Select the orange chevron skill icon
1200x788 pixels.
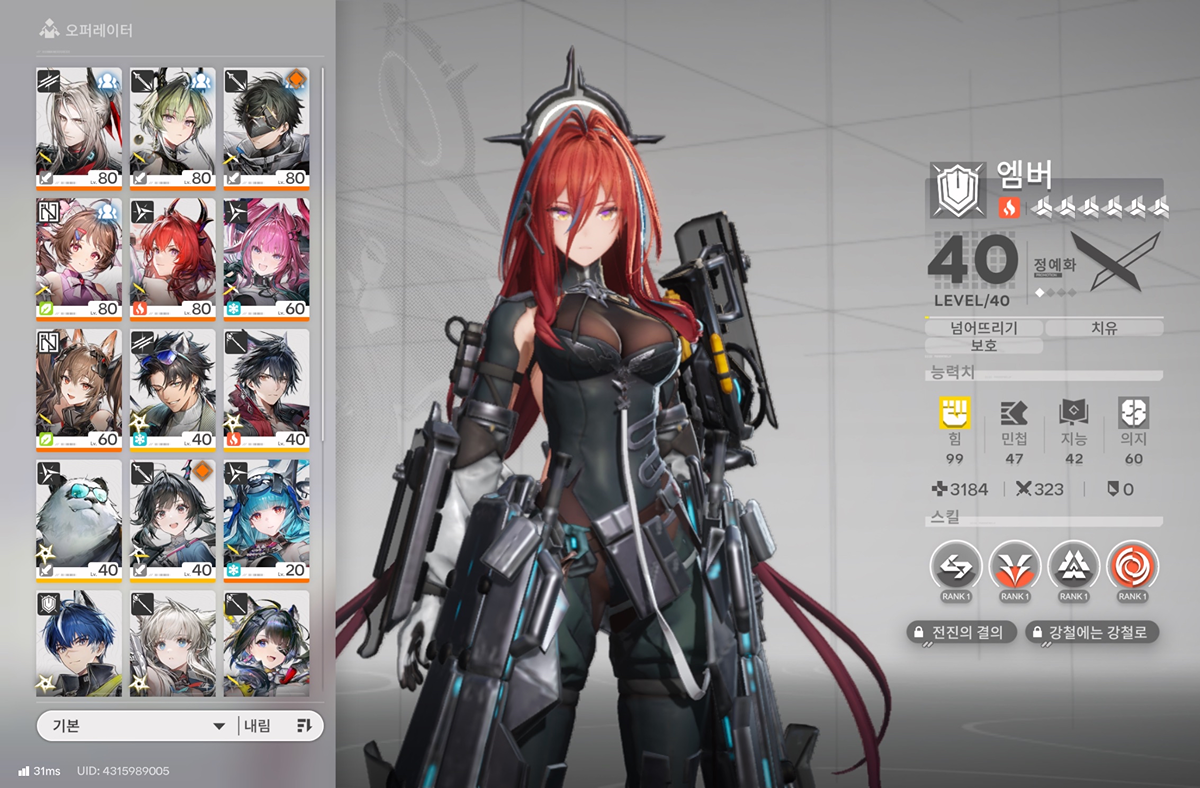pos(1015,567)
